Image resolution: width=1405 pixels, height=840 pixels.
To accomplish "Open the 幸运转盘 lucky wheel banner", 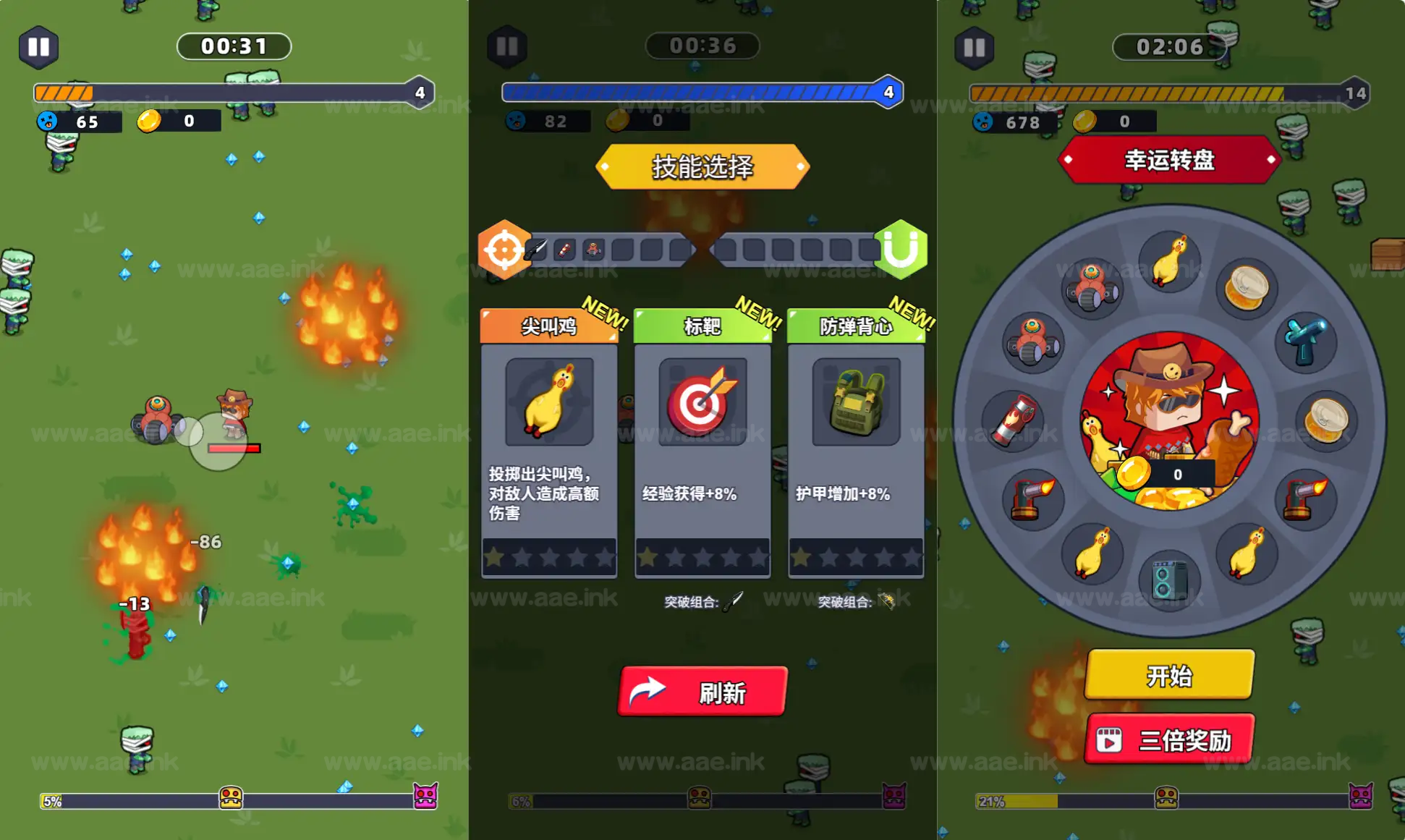I will (x=1168, y=161).
